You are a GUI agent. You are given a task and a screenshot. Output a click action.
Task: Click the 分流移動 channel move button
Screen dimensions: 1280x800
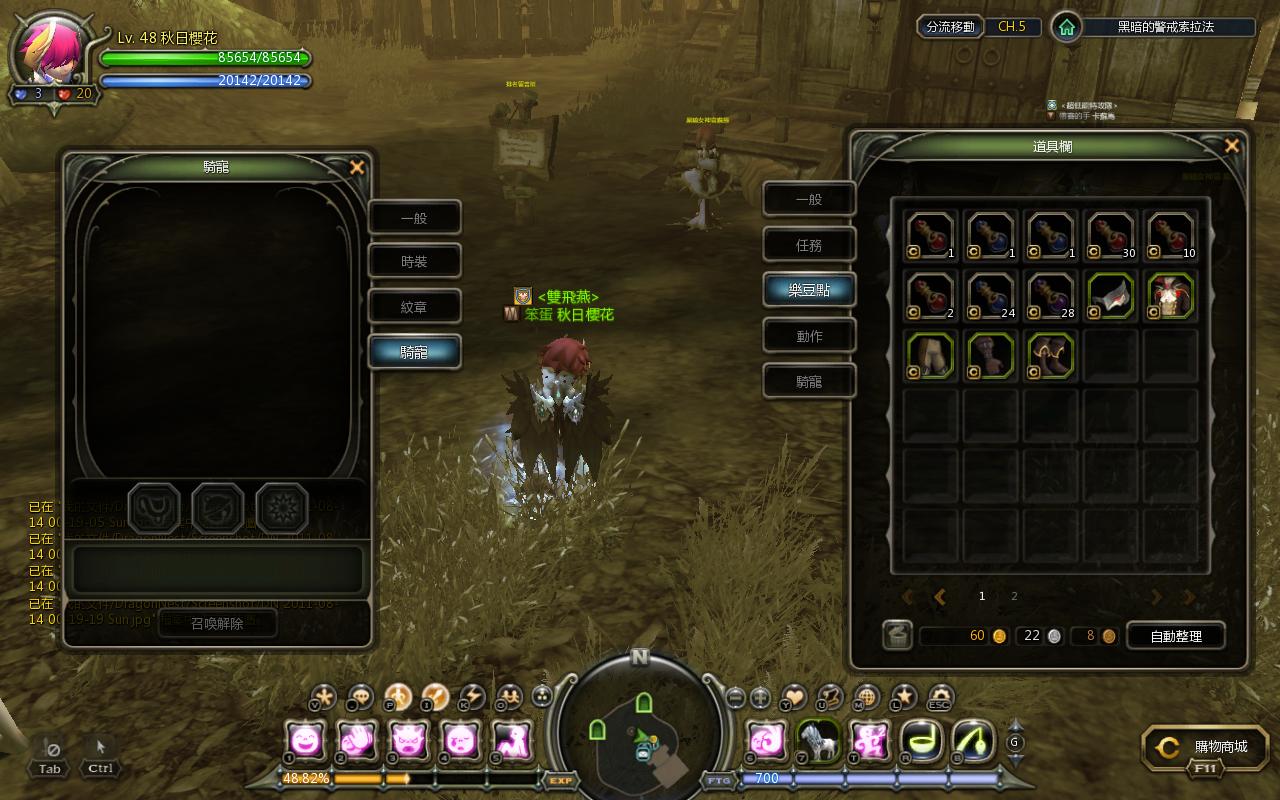pos(949,27)
